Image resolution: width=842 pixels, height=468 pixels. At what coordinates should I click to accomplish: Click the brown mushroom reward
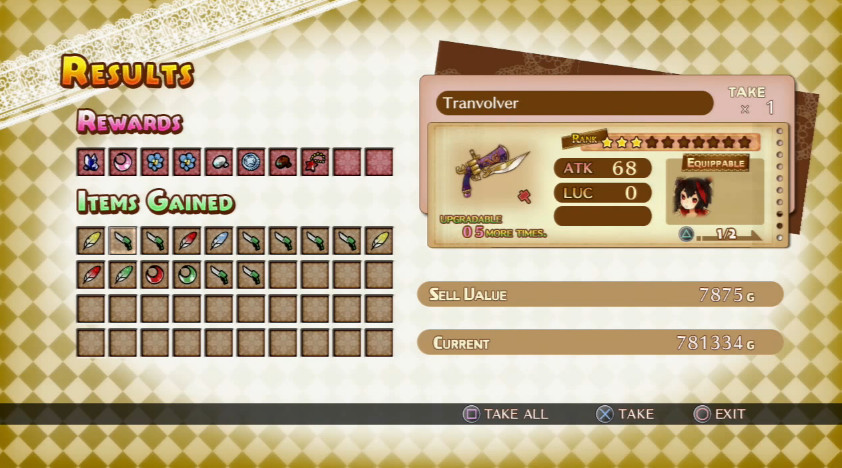pyautogui.click(x=283, y=162)
